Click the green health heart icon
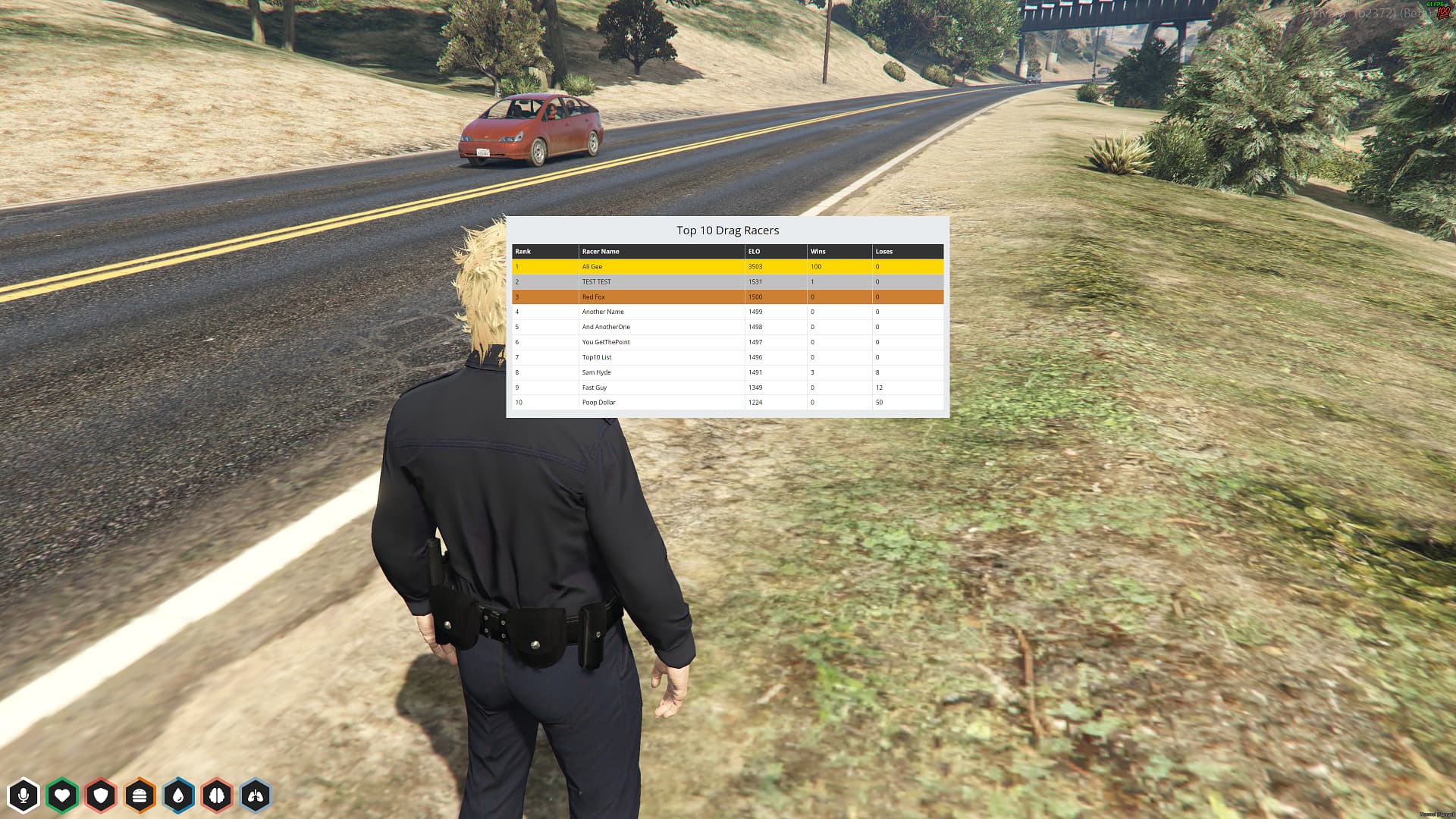The image size is (1456, 819). click(64, 795)
